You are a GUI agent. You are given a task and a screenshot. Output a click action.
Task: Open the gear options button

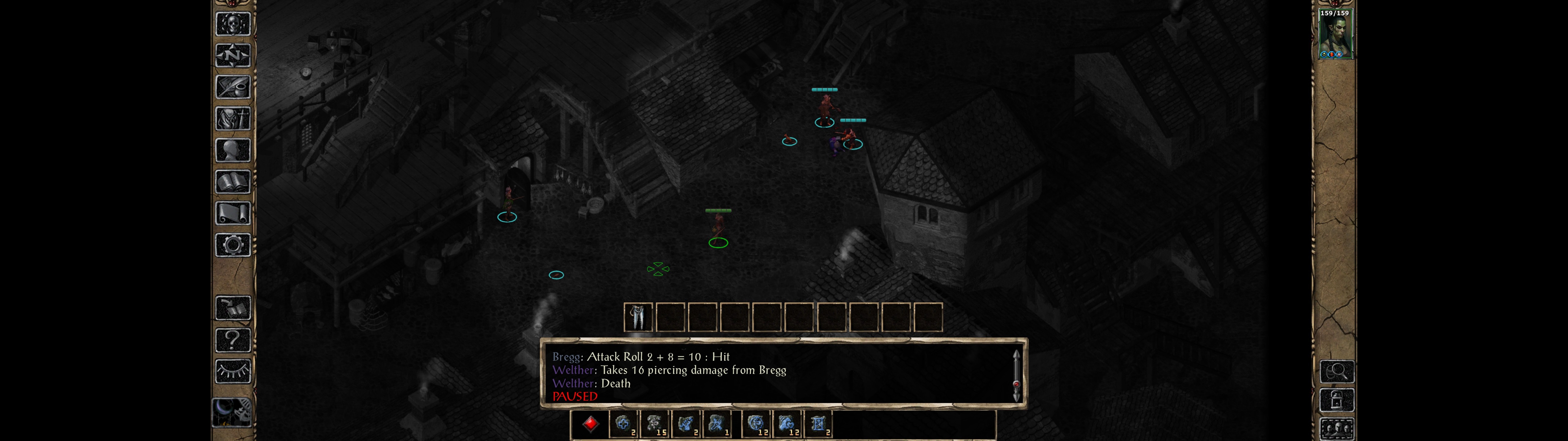[x=232, y=246]
